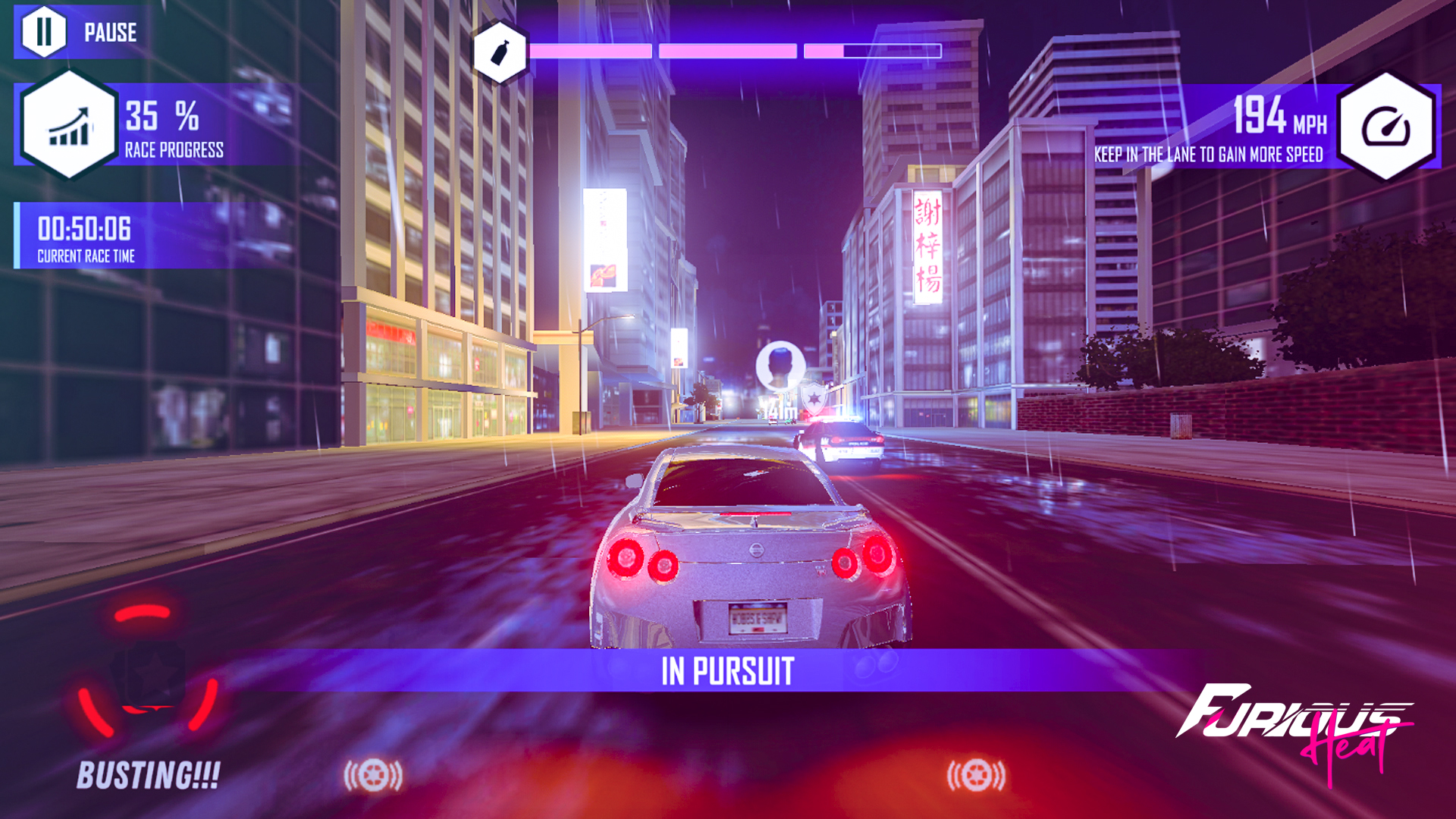
Task: Tap the PAUSE label to pause the race
Action: click(111, 32)
